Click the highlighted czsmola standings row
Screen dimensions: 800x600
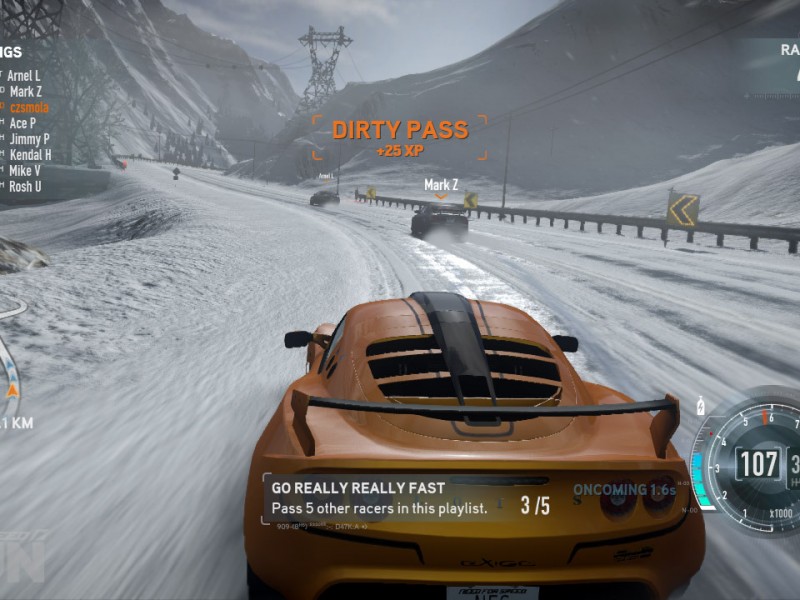29,107
